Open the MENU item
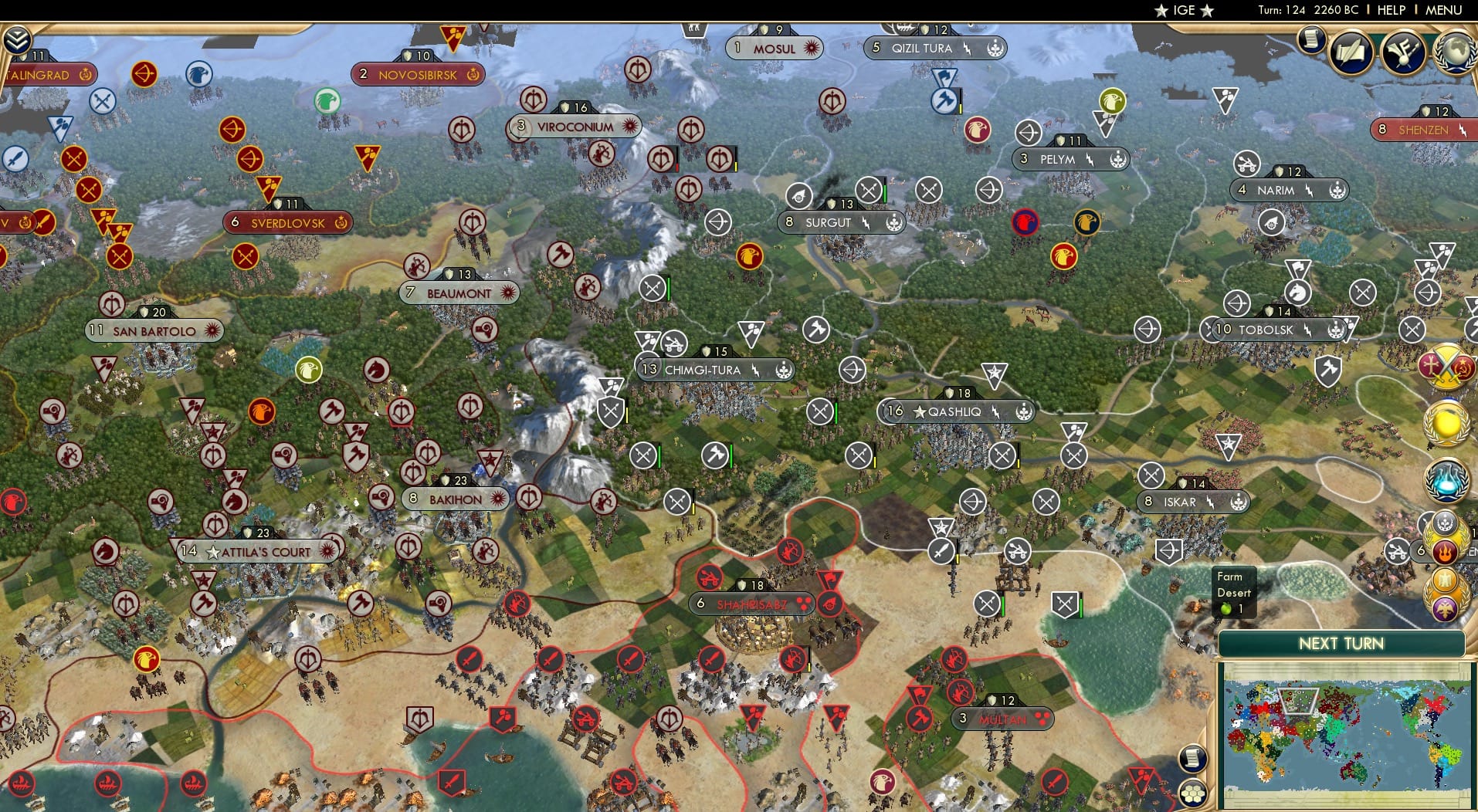Image resolution: width=1478 pixels, height=812 pixels. (x=1442, y=10)
